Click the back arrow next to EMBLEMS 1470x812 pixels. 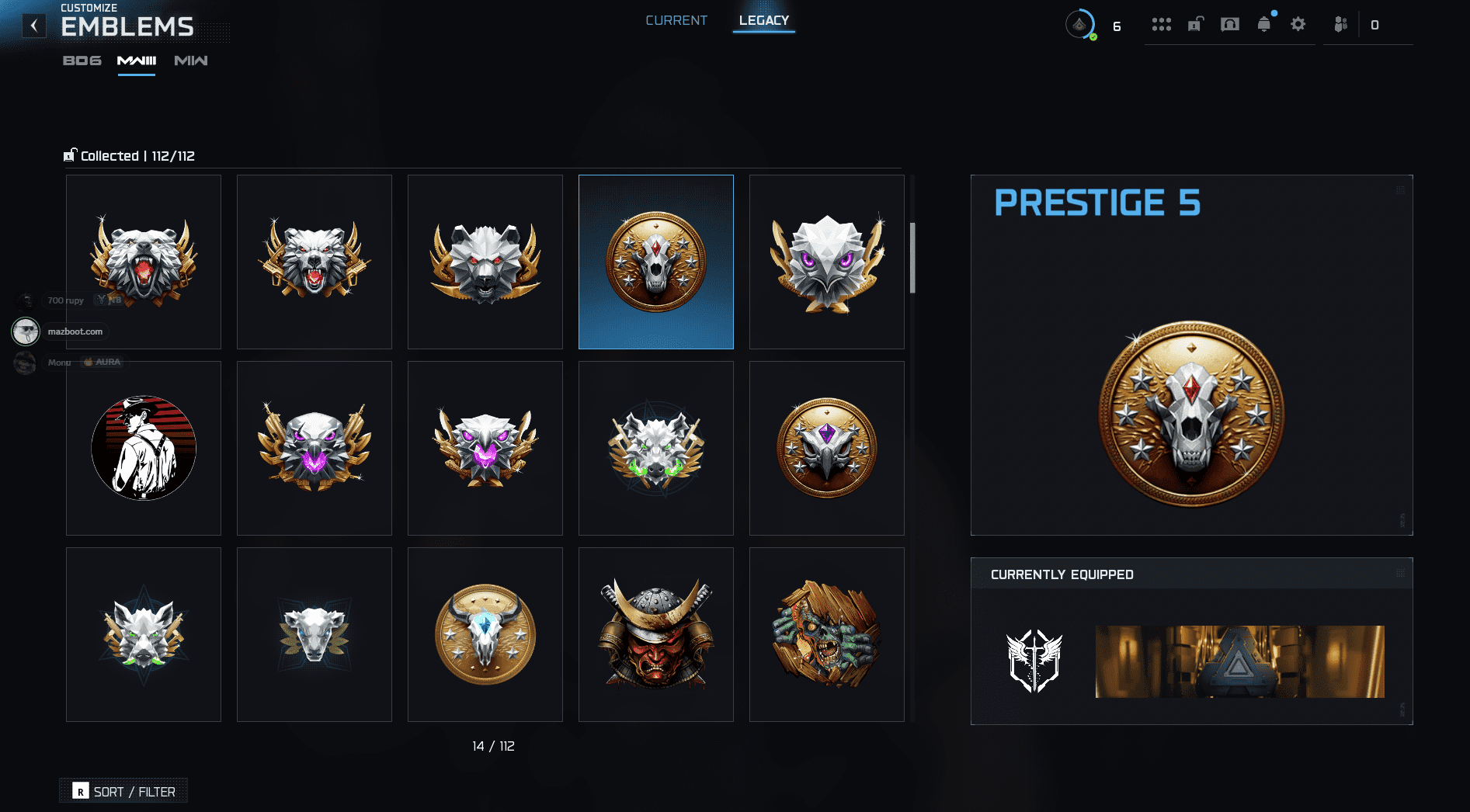[x=33, y=24]
